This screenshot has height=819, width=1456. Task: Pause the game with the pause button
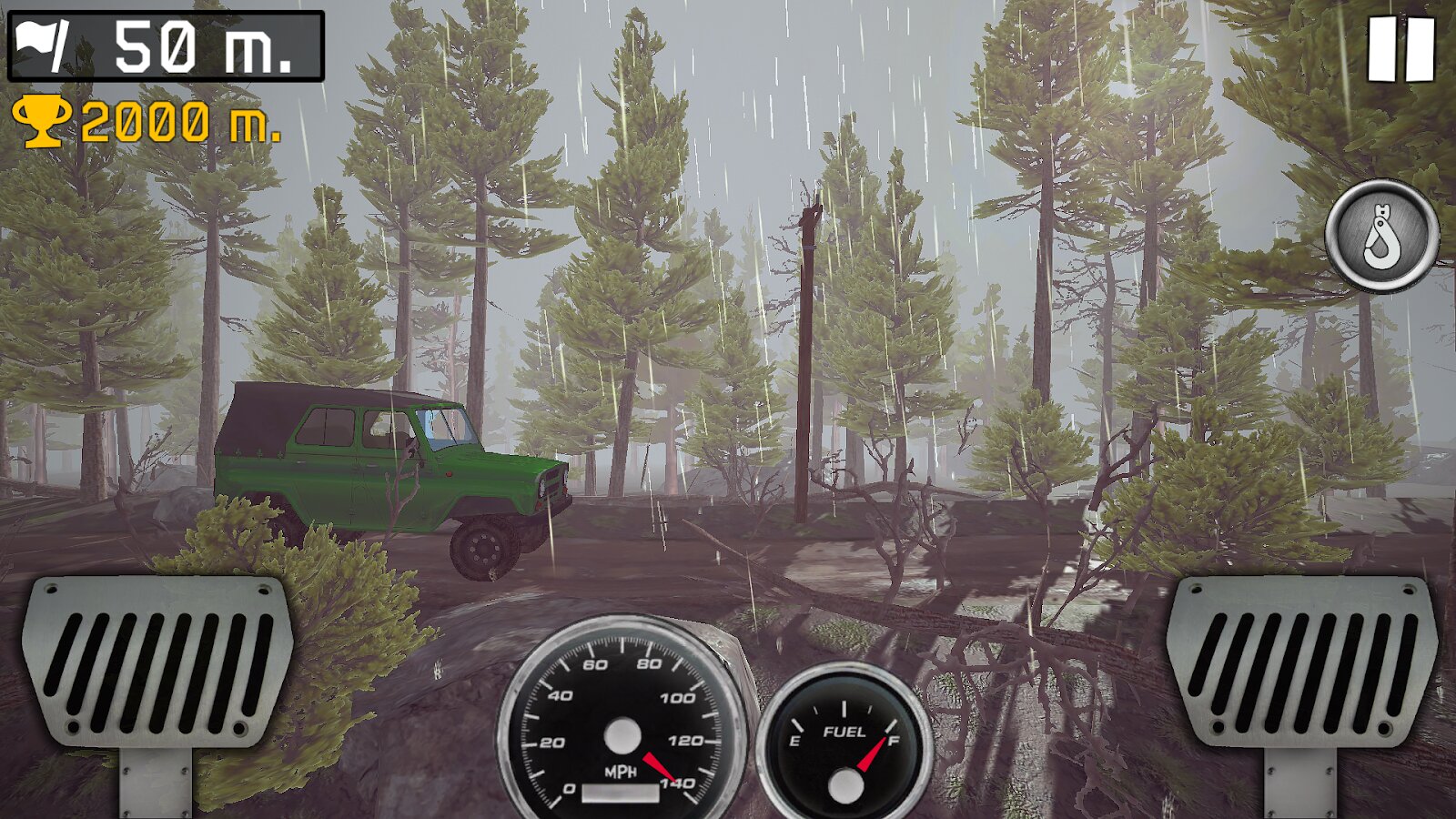point(1401,50)
